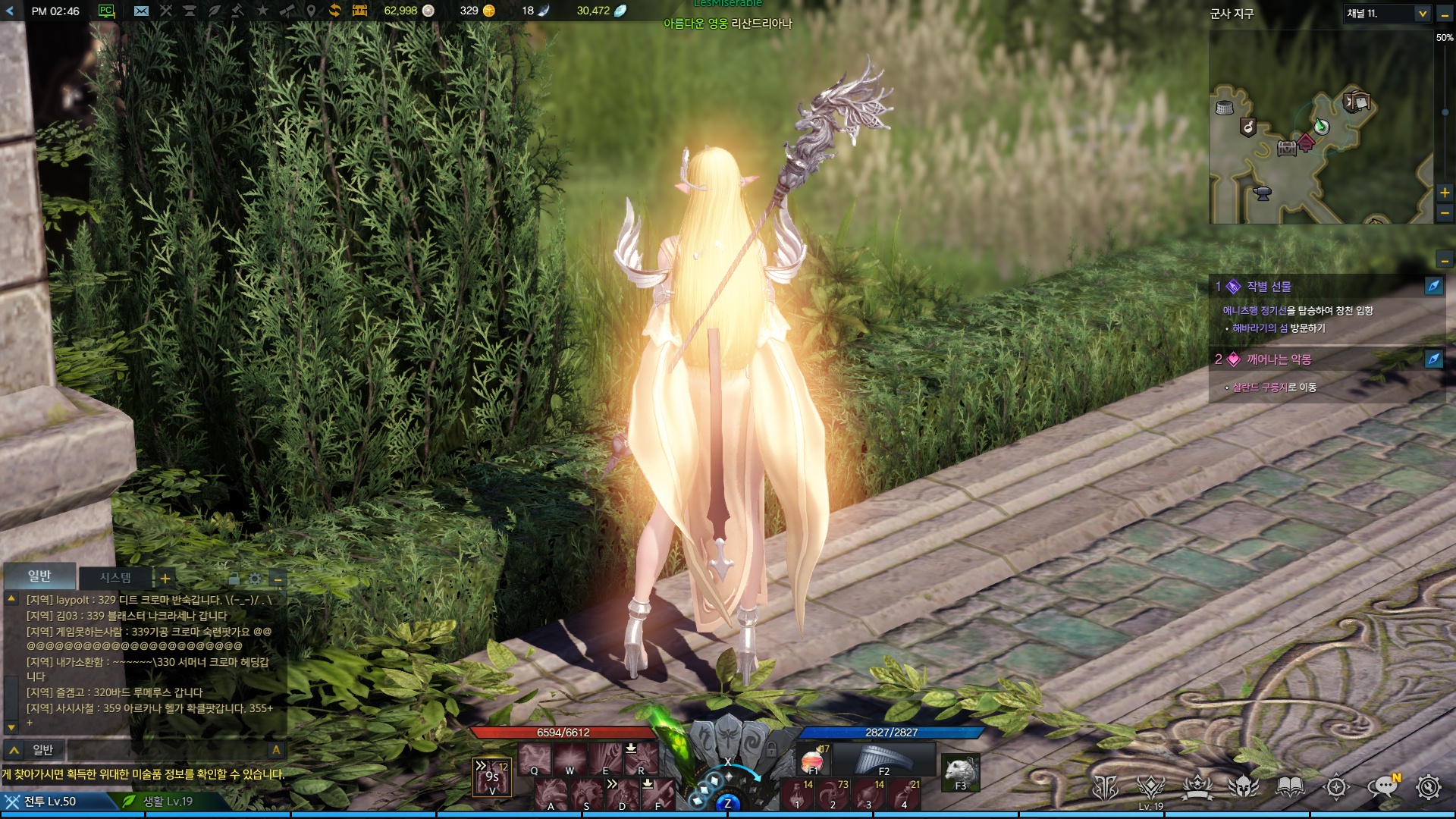
Task: Summon the white wolf mount in F3
Action: pyautogui.click(x=960, y=772)
